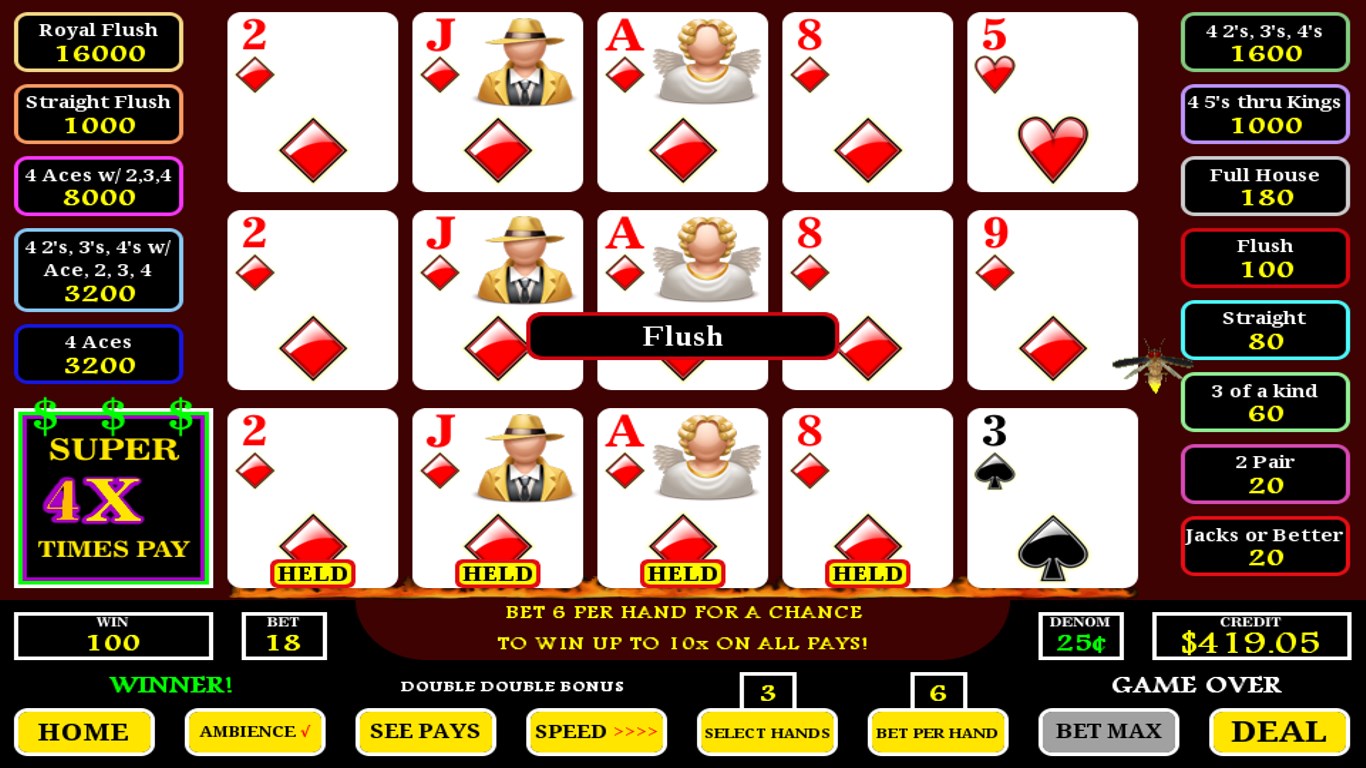Click the SELECT HANDS button
Viewport: 1366px width, 768px height.
767,732
